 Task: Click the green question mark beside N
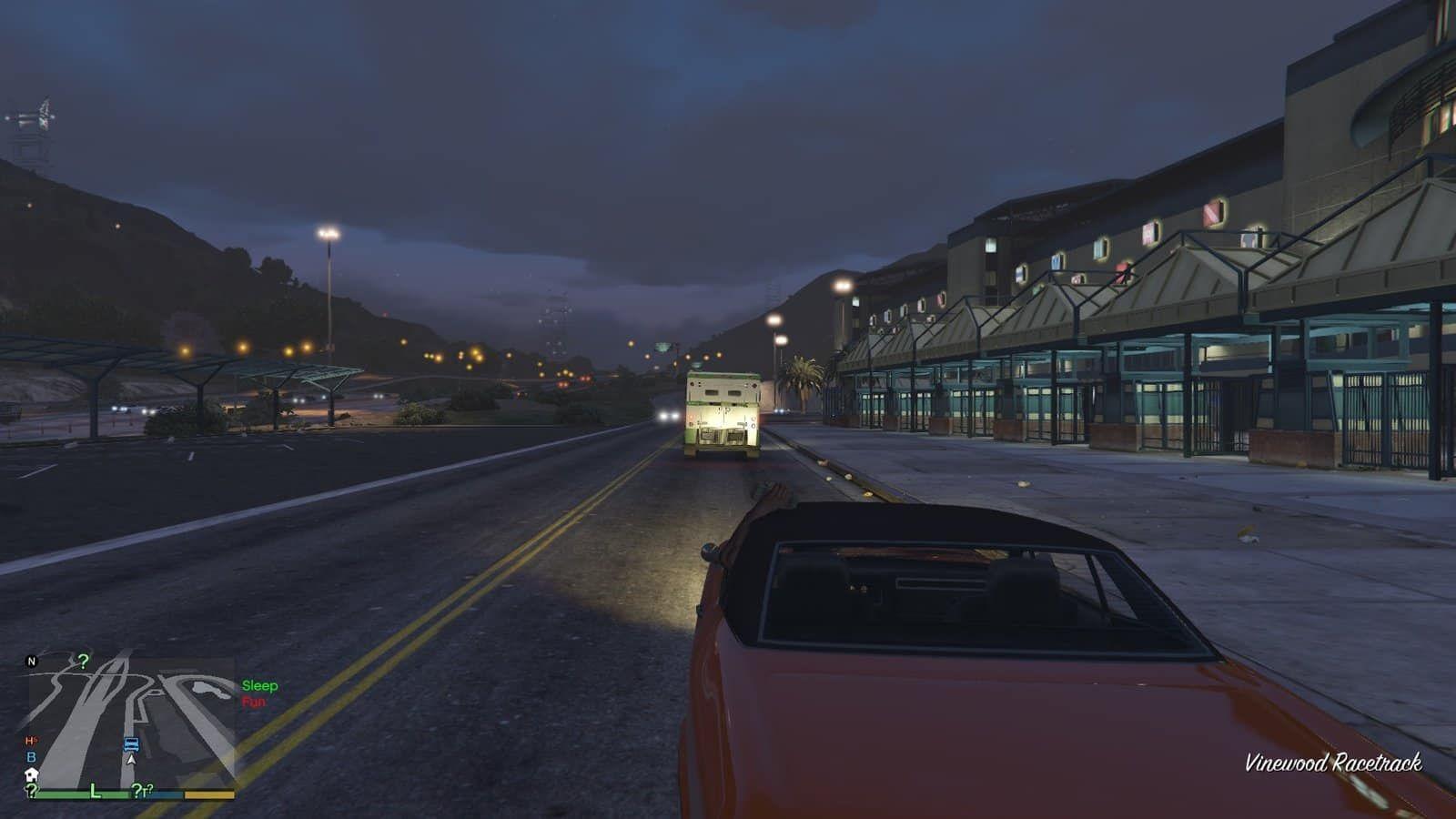point(83,661)
